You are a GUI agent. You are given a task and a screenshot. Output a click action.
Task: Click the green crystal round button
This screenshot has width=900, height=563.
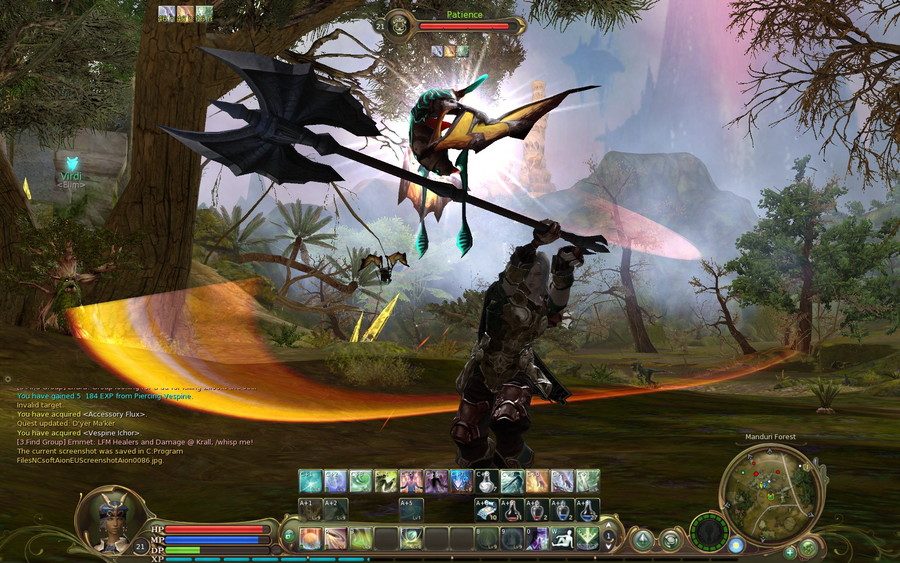pyautogui.click(x=642, y=539)
